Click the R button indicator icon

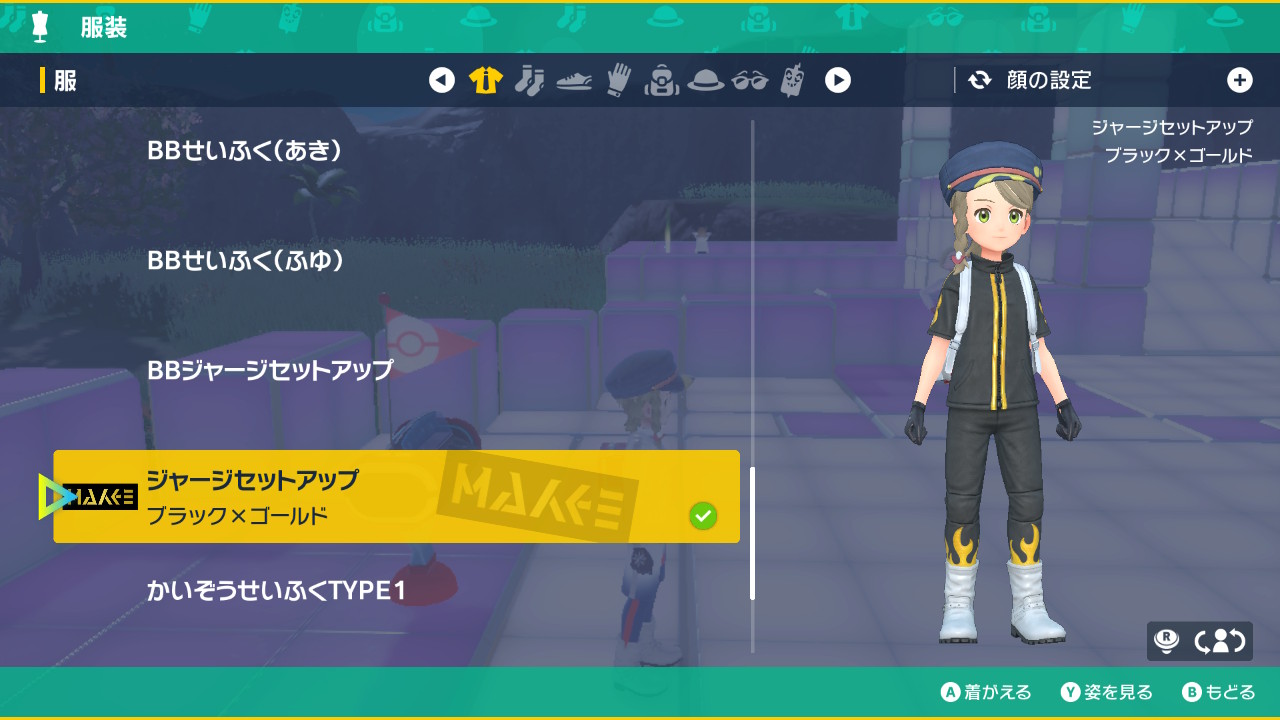click(1166, 639)
